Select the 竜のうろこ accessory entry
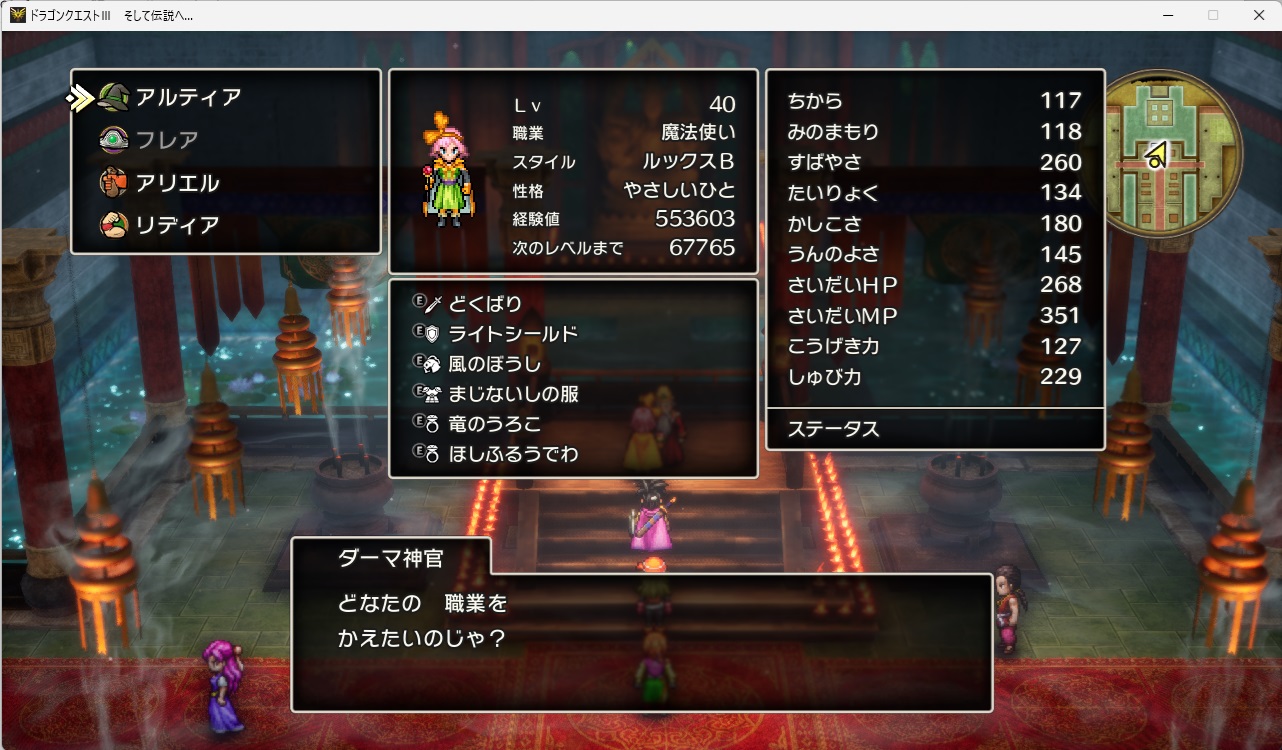The image size is (1282, 750). click(495, 424)
